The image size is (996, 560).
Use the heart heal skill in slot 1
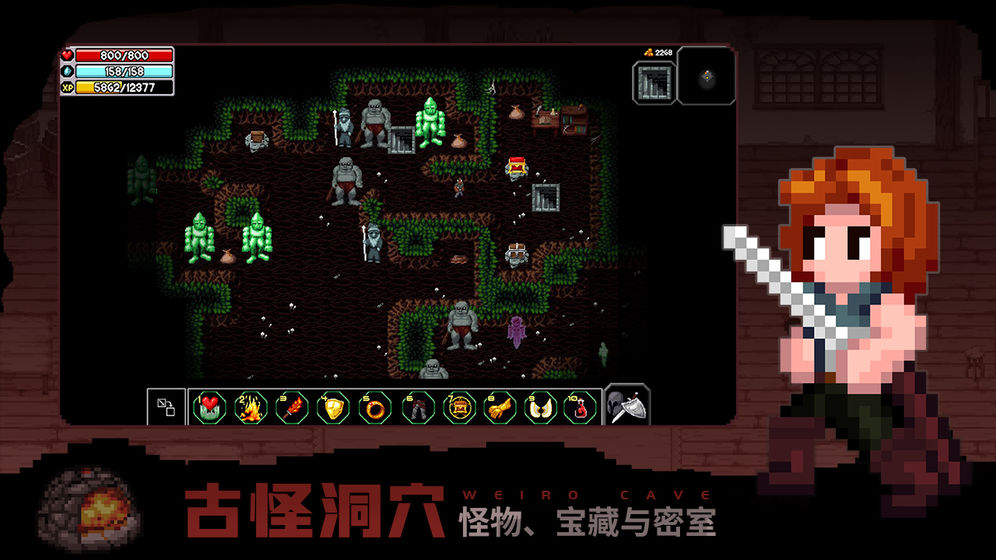click(x=209, y=408)
